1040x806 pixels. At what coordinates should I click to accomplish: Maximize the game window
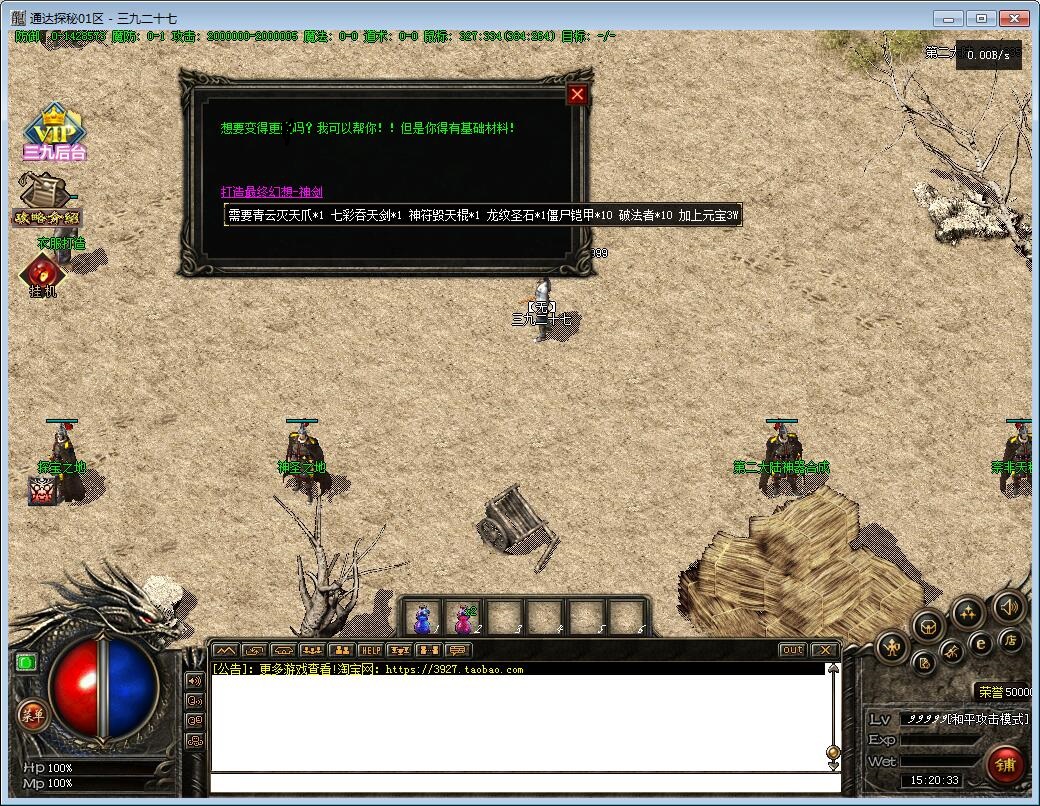tap(982, 18)
